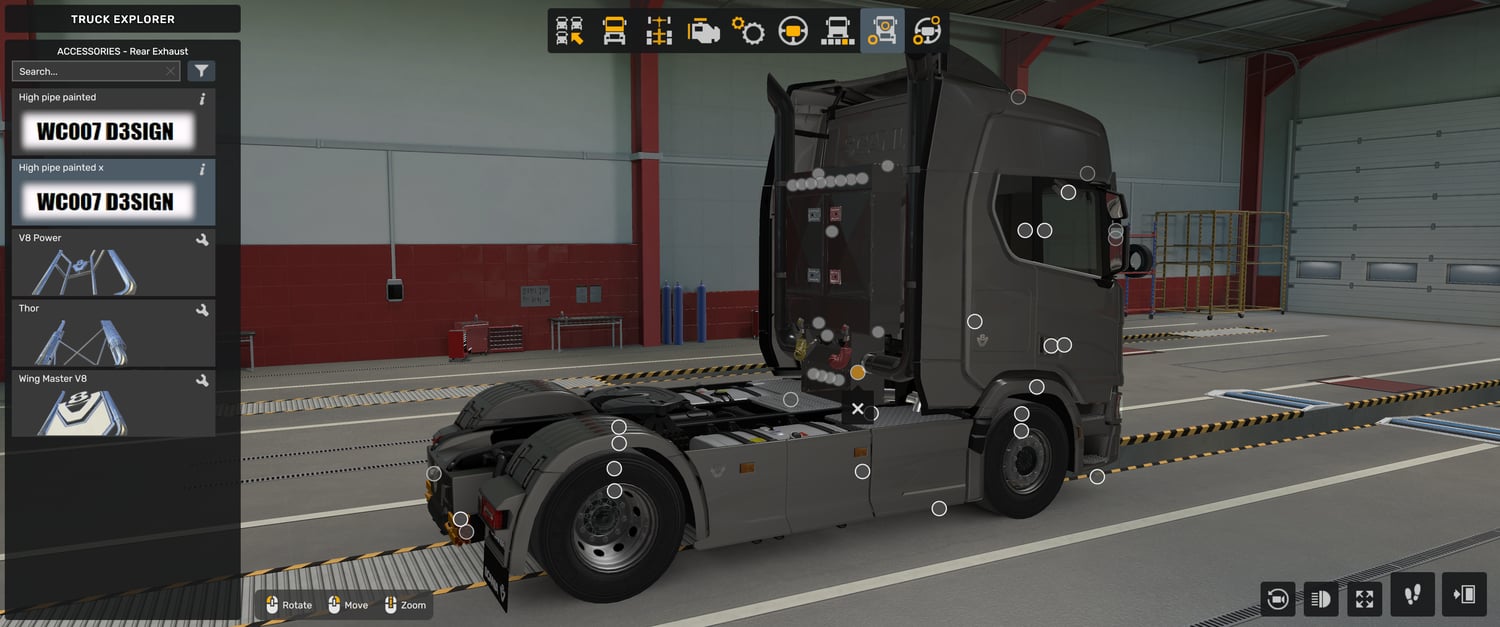Clear the search box with the X
This screenshot has height=627, width=1500.
pyautogui.click(x=170, y=71)
